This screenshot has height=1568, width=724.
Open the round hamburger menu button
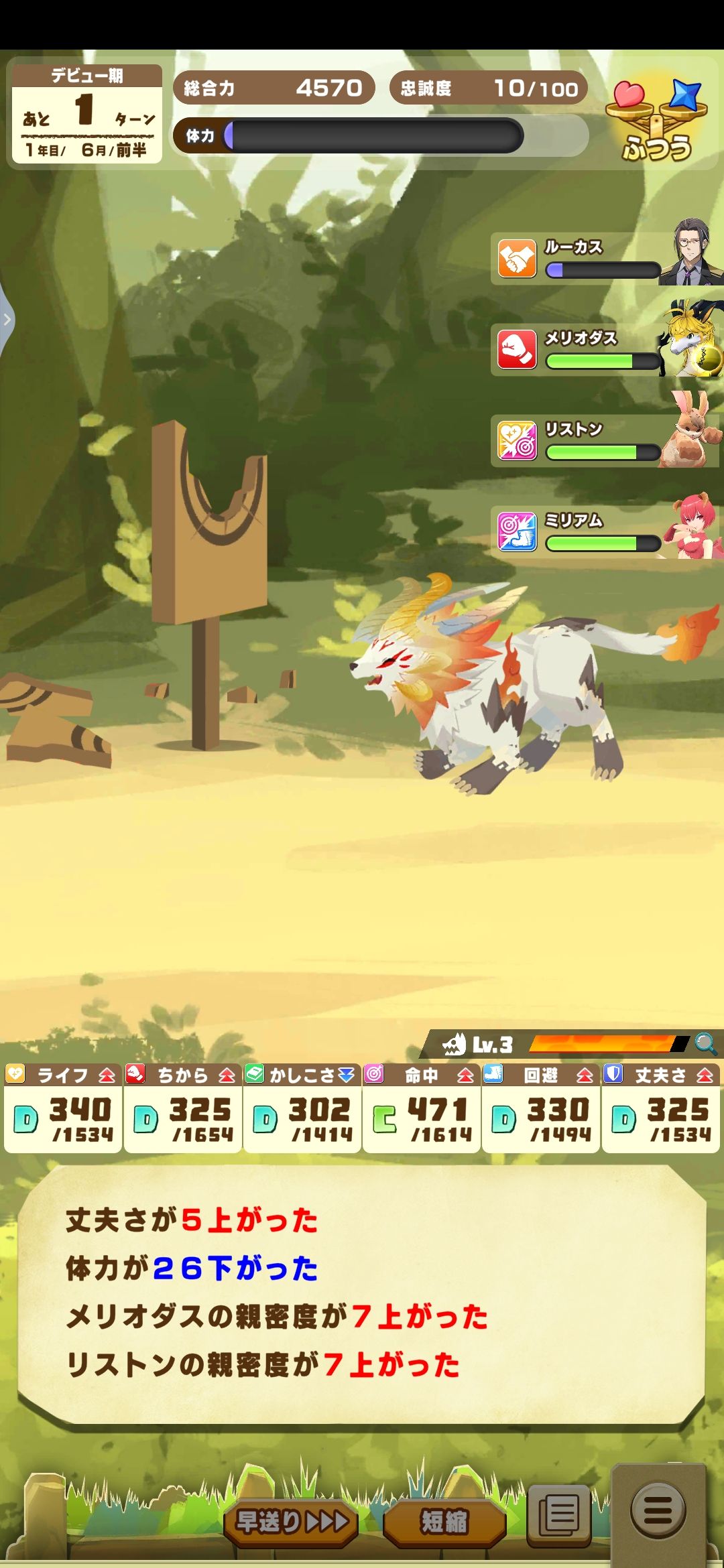[658, 1510]
